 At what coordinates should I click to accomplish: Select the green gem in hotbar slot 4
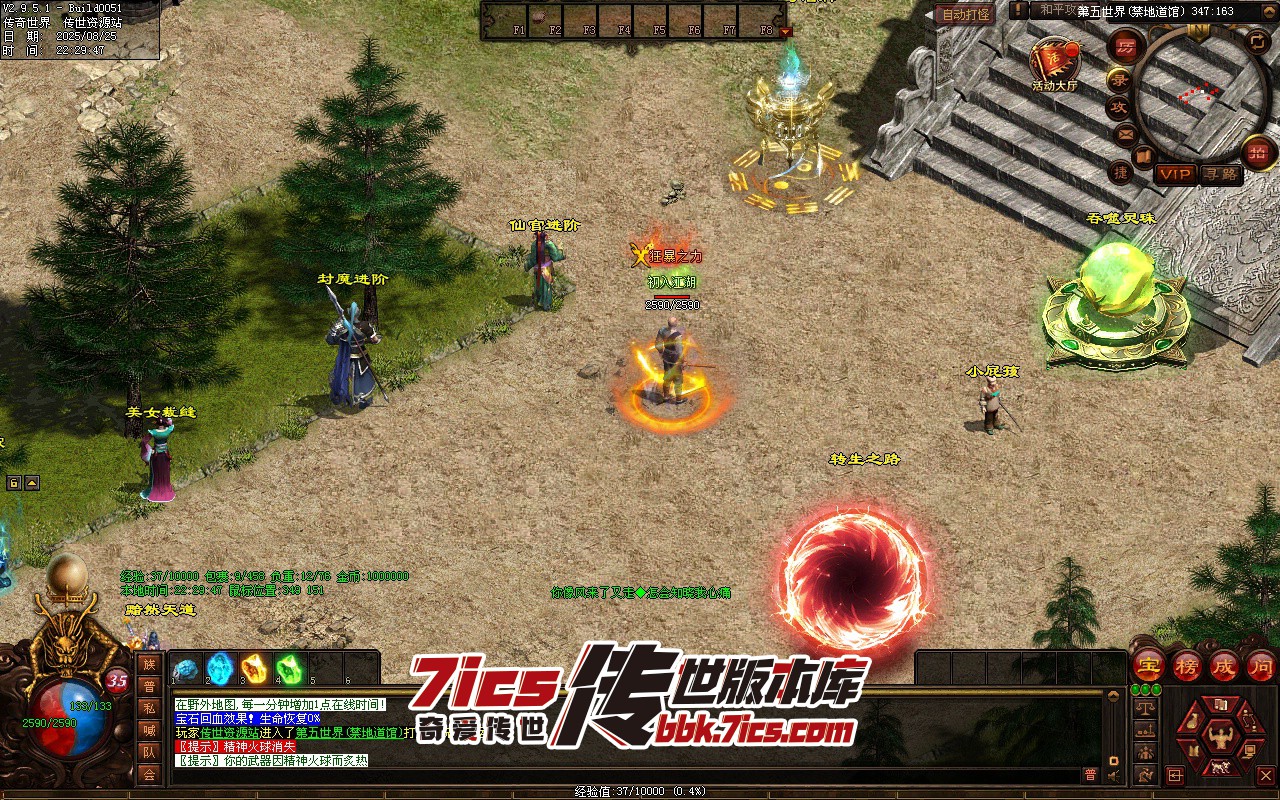point(289,668)
